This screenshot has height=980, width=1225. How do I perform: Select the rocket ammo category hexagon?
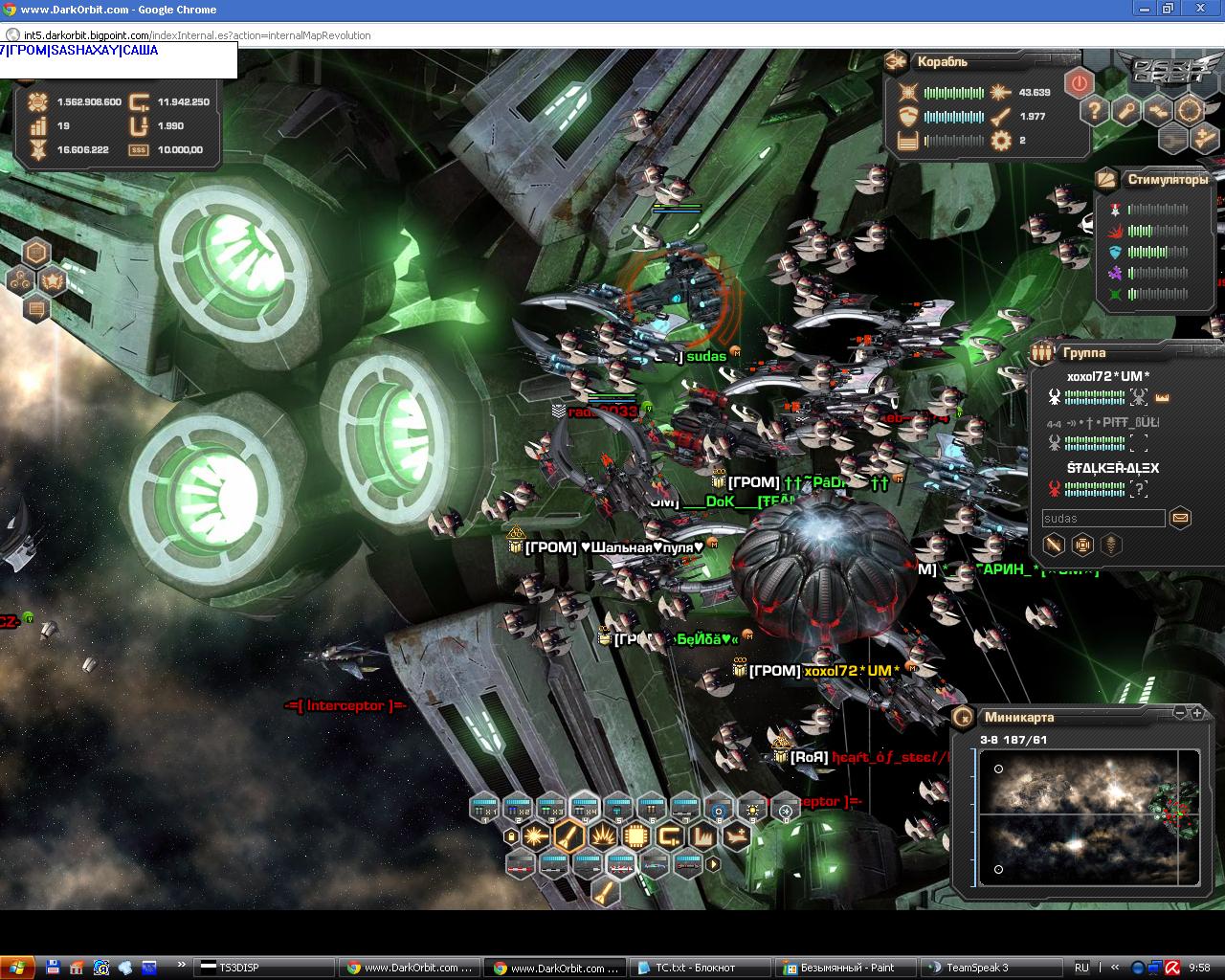[x=568, y=836]
